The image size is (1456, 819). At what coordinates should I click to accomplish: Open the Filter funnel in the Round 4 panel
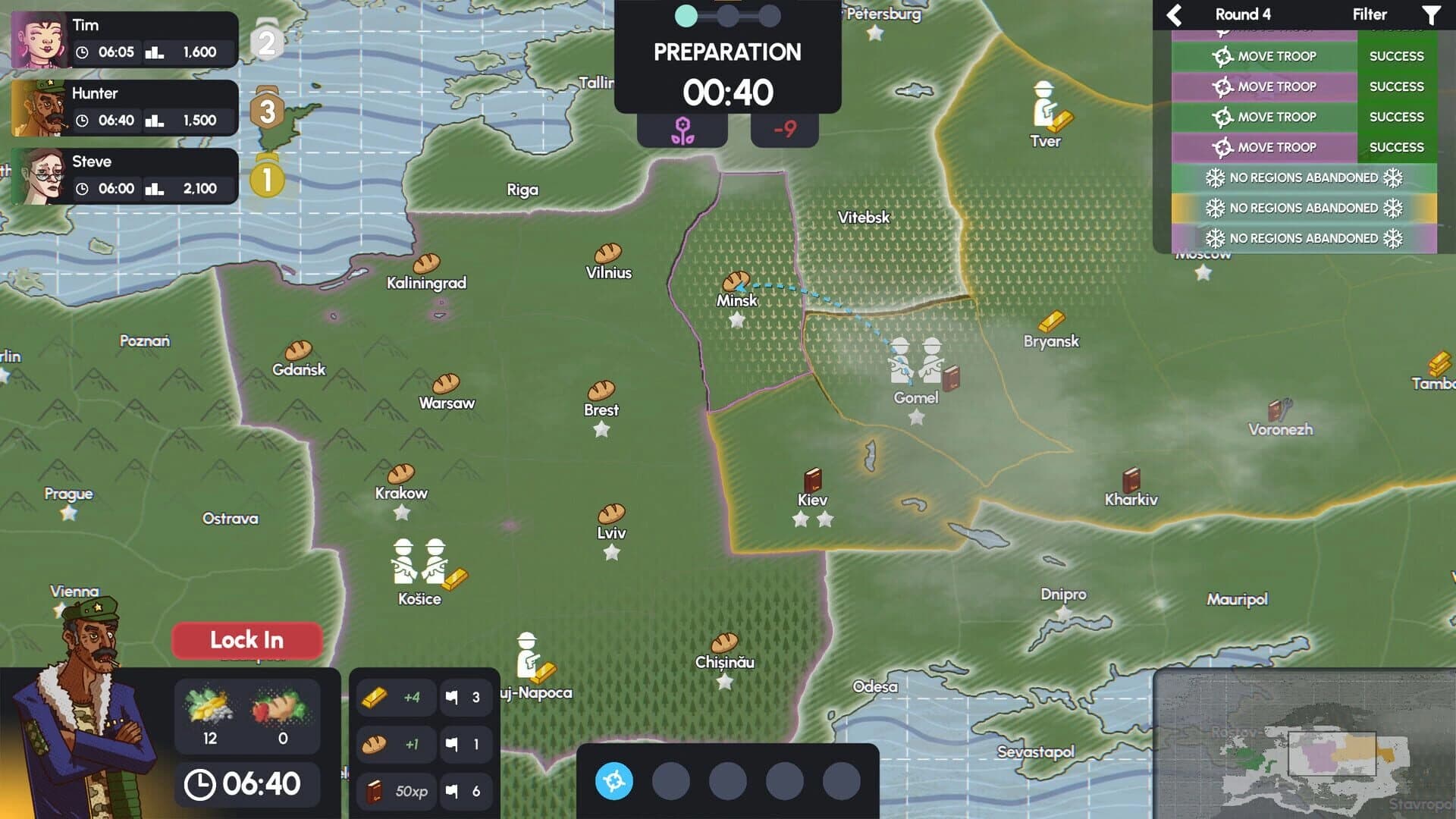tap(1433, 14)
